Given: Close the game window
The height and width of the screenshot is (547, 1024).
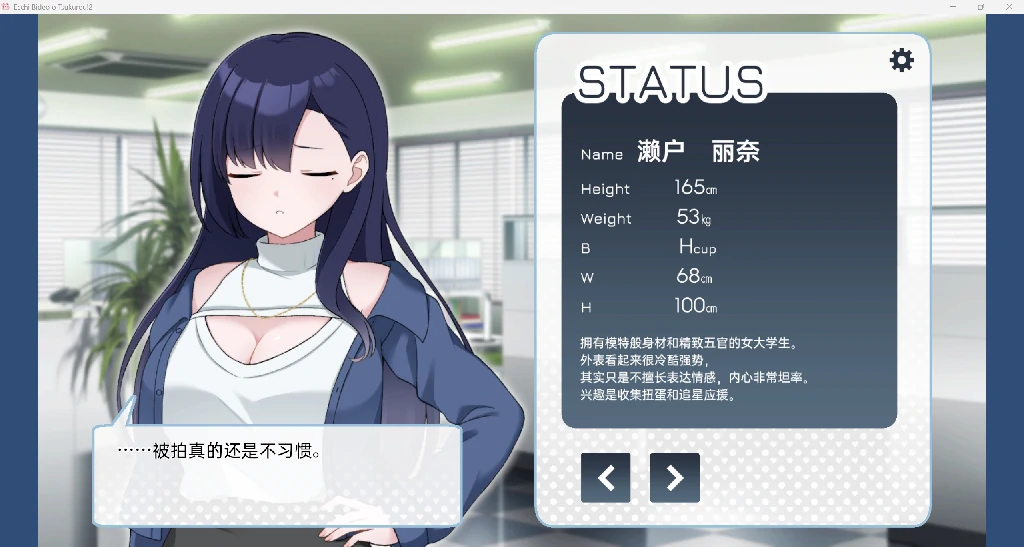Looking at the screenshot, I should tap(1009, 6).
